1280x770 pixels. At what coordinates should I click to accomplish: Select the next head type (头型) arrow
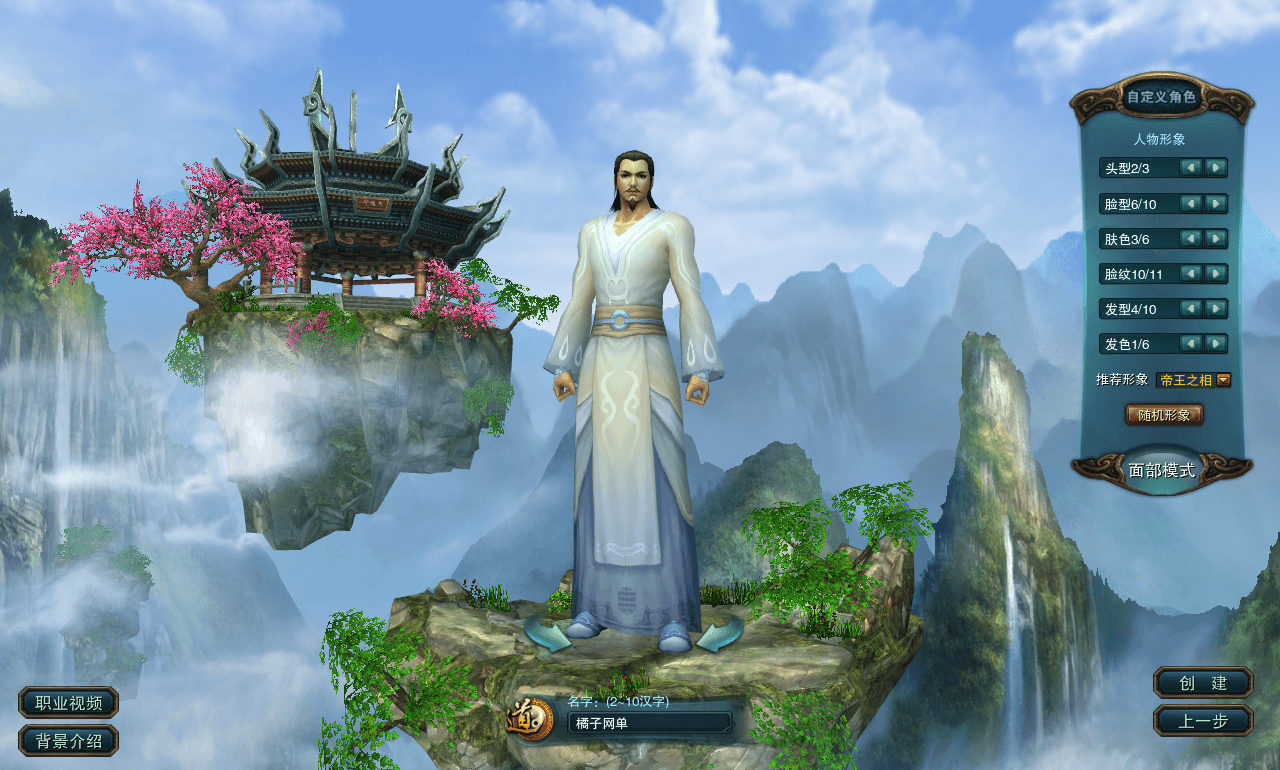pos(1215,169)
